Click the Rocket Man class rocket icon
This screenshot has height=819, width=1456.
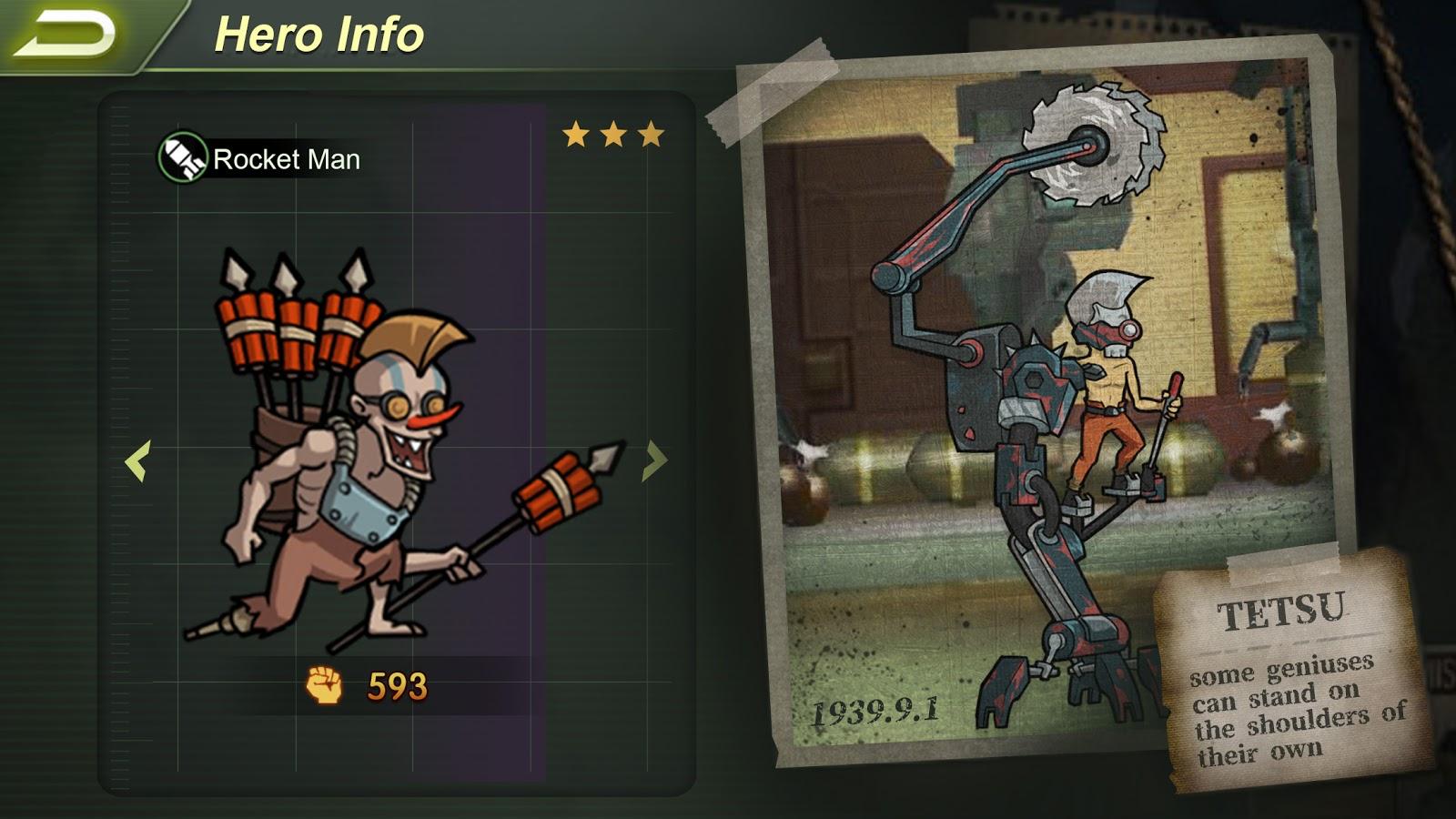(x=182, y=158)
